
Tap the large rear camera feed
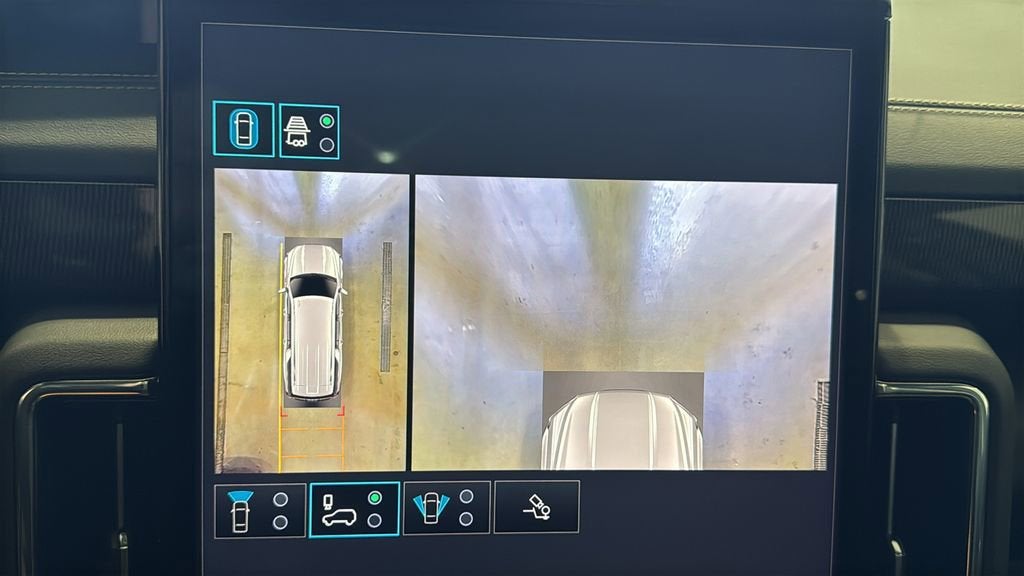pyautogui.click(x=624, y=323)
